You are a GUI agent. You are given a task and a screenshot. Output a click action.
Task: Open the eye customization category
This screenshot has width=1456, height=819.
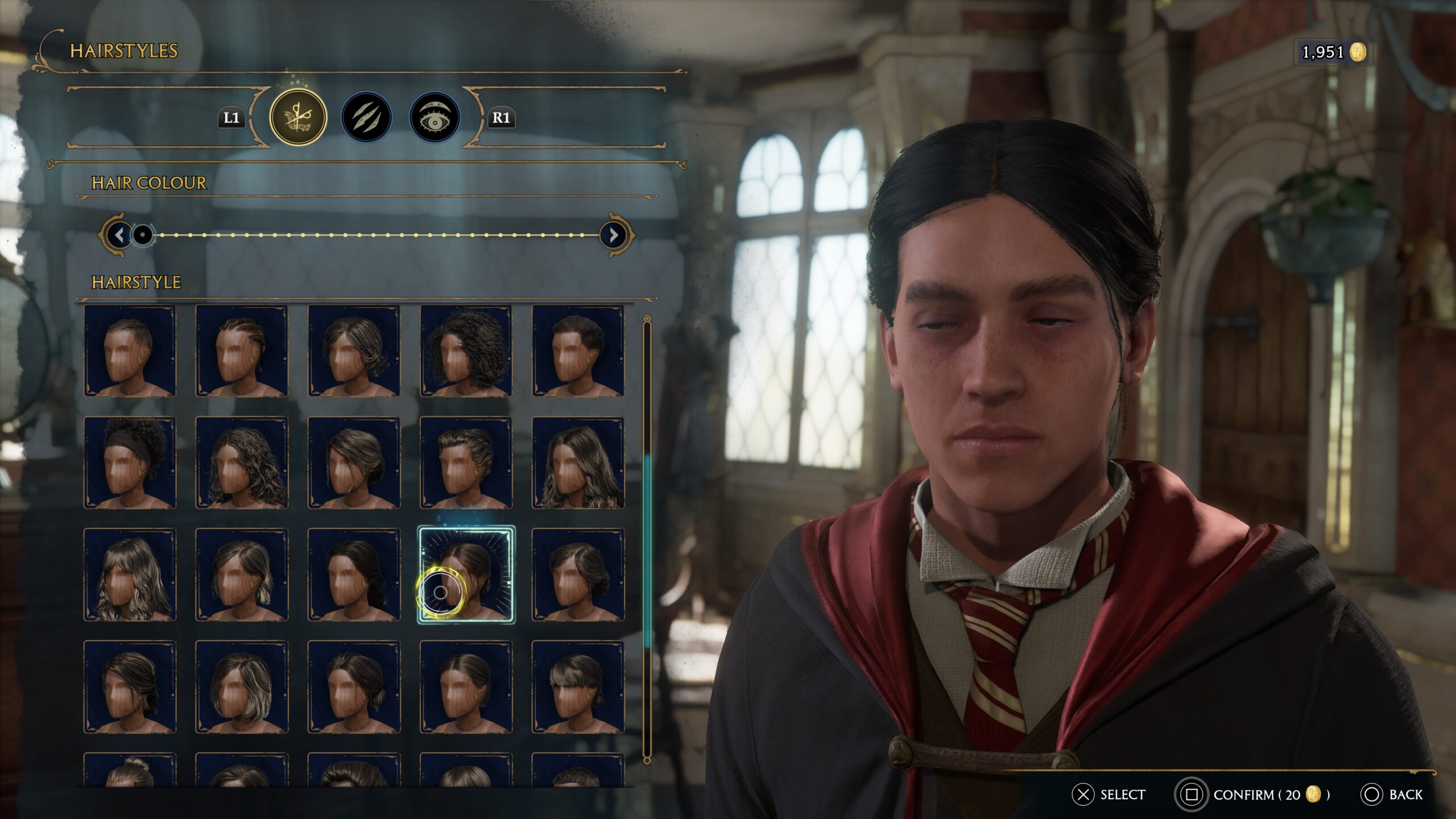[x=435, y=118]
